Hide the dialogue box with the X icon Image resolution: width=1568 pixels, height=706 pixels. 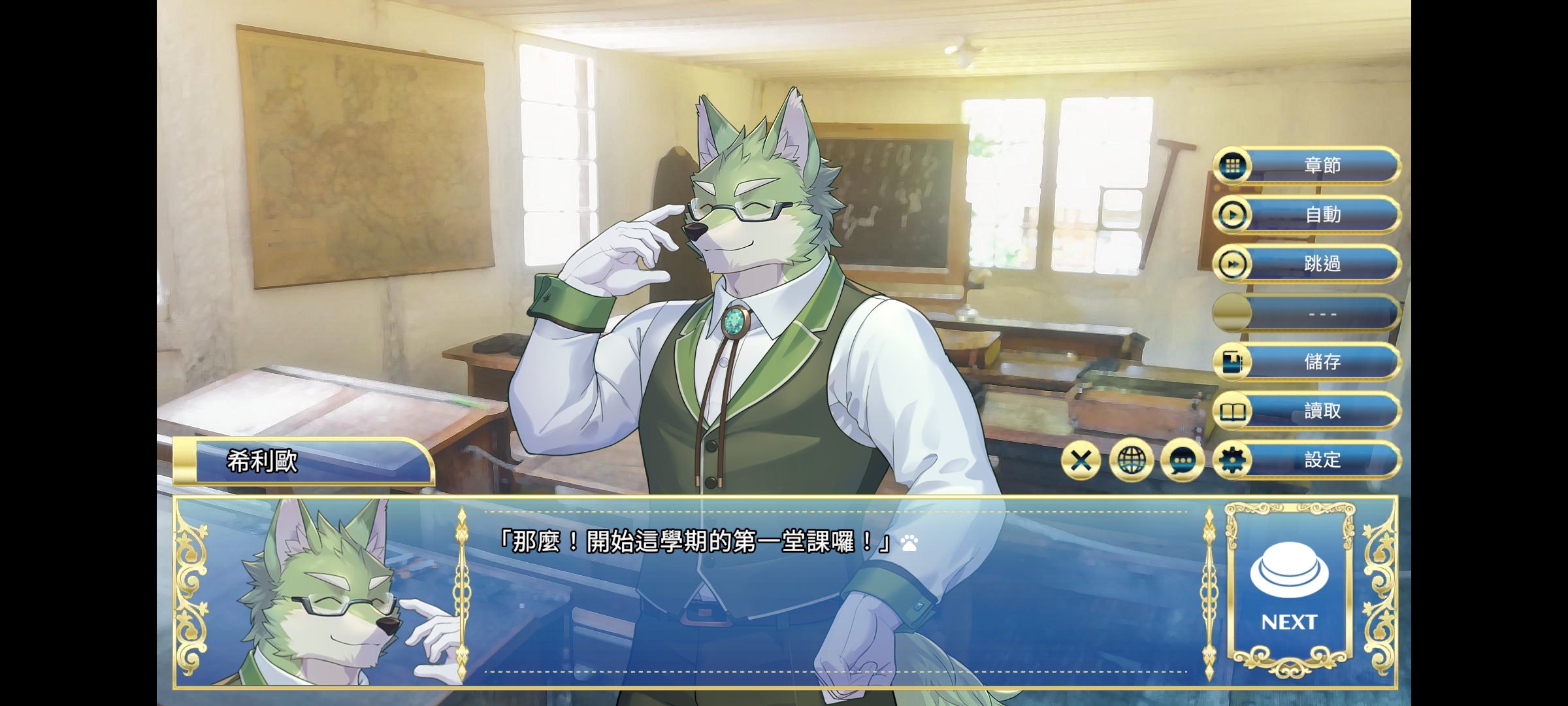[x=1081, y=460]
